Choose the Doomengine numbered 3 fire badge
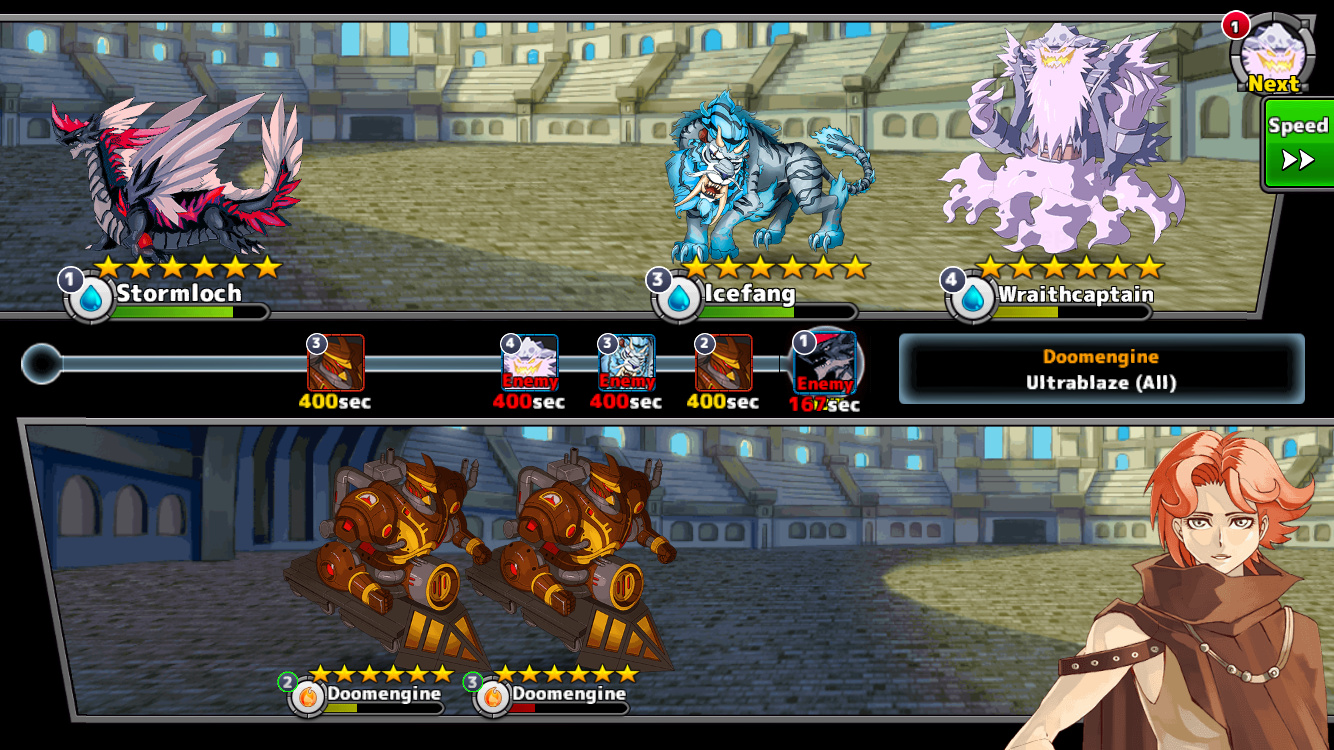Image resolution: width=1334 pixels, height=750 pixels. click(x=493, y=697)
